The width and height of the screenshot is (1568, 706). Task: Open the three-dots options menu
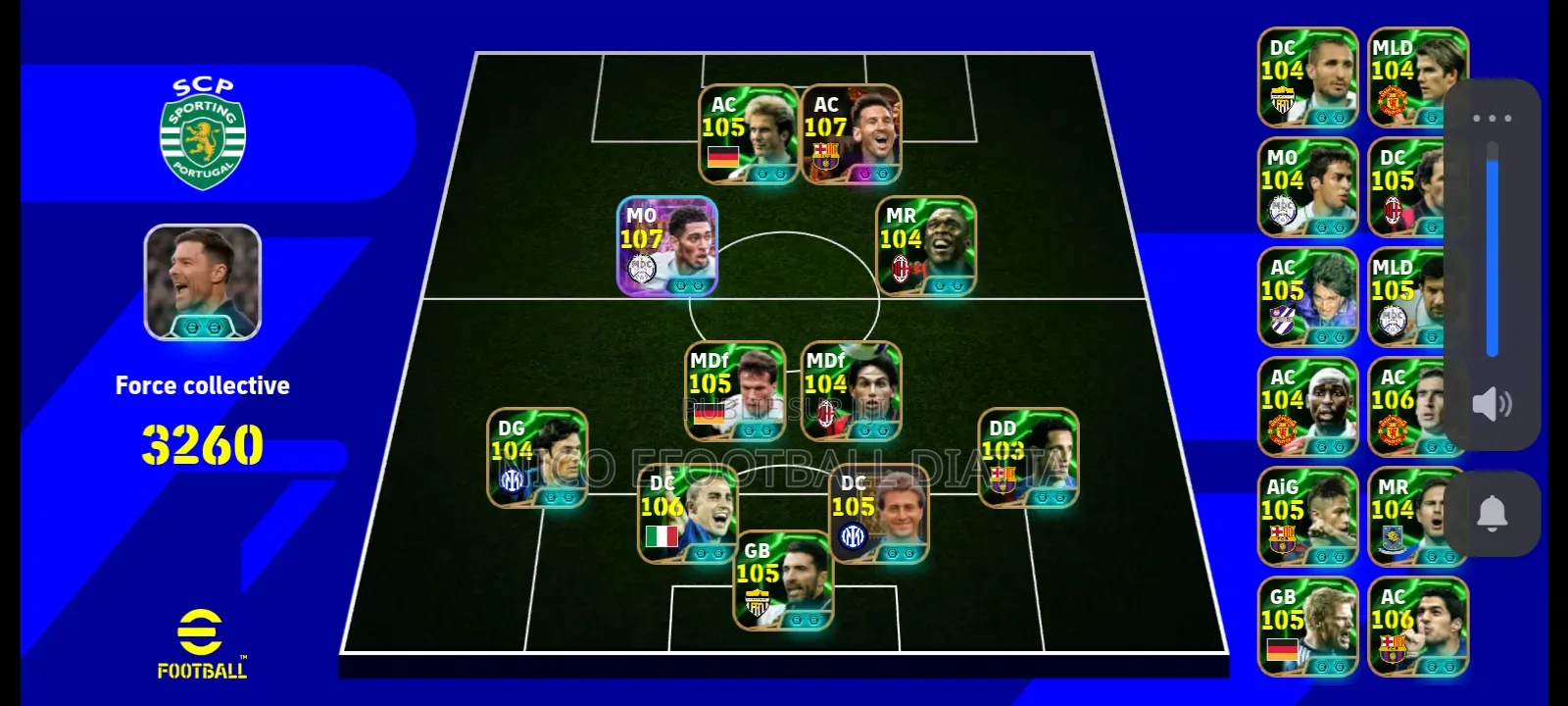[x=1494, y=116]
